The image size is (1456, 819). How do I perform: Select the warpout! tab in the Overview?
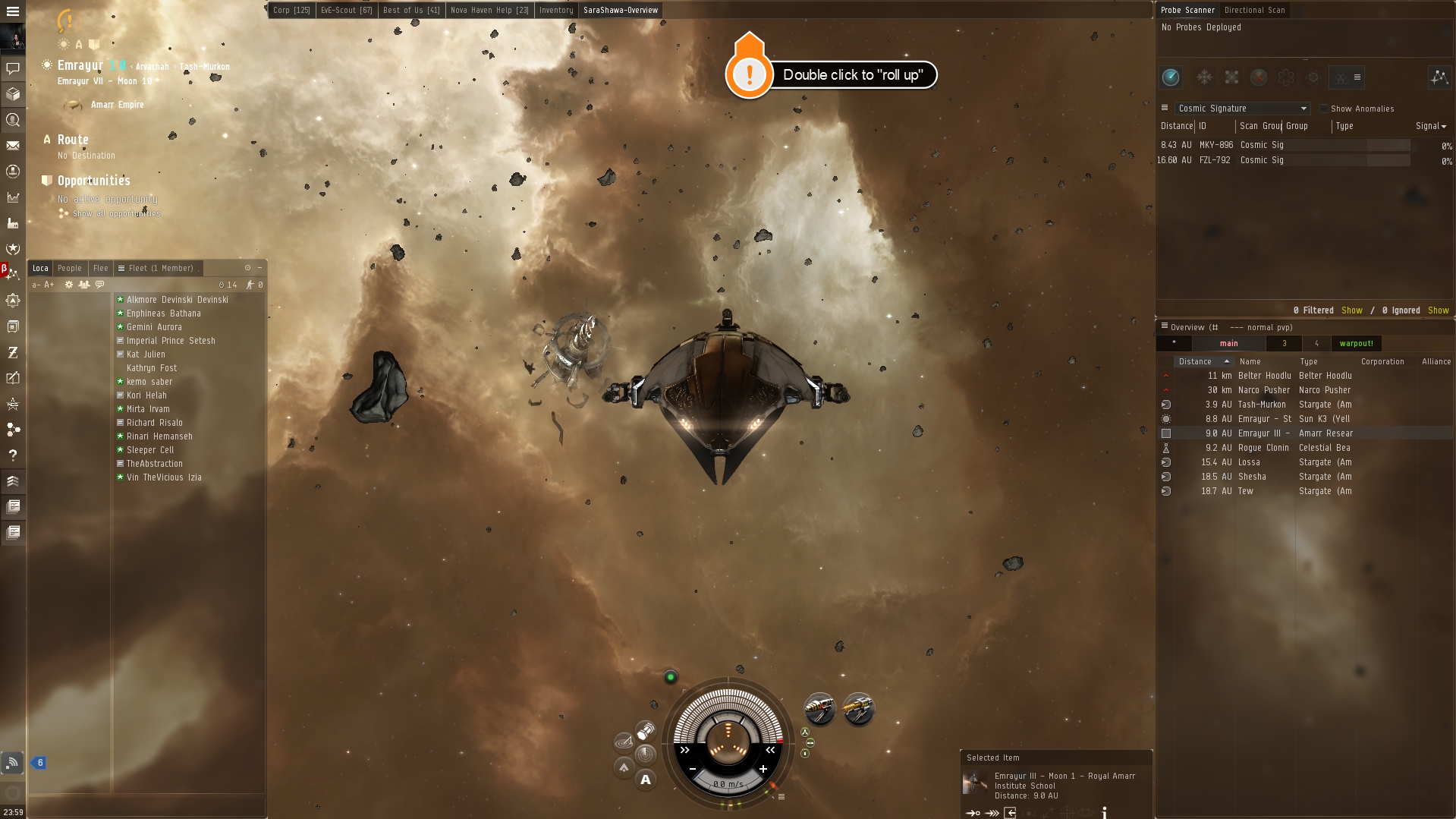(x=1357, y=343)
